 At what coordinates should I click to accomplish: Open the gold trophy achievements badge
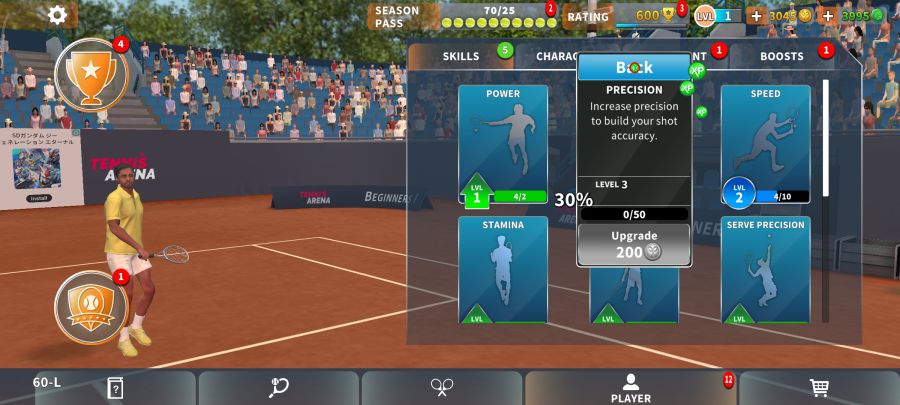click(x=91, y=74)
